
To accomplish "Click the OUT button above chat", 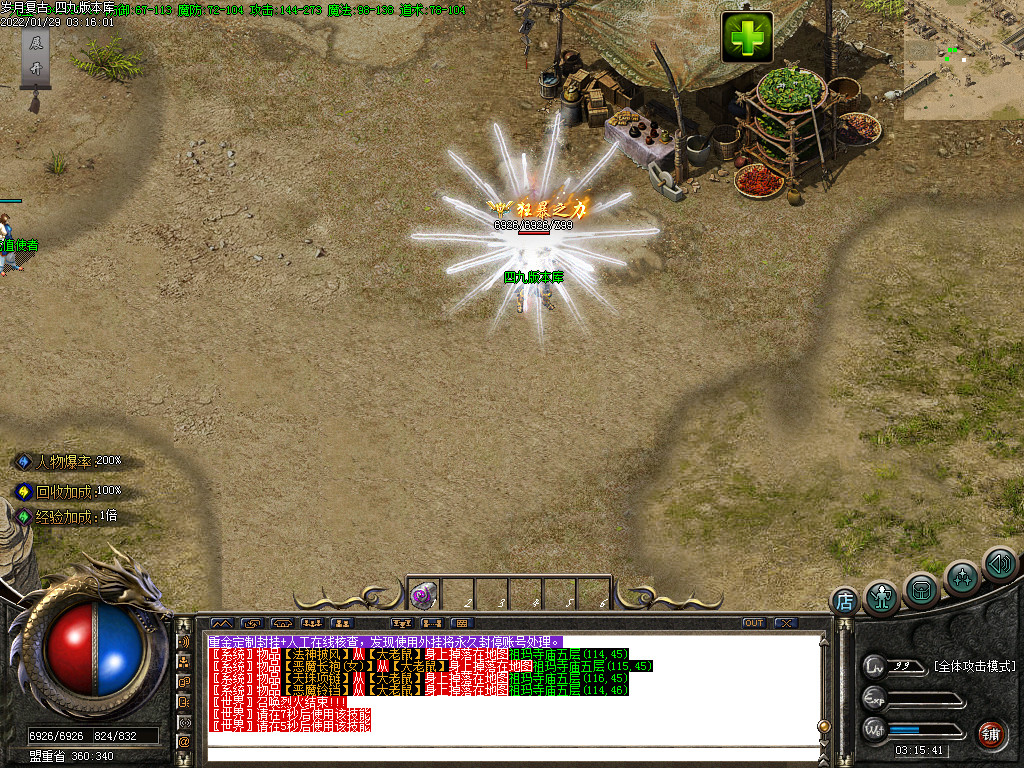I will [754, 623].
